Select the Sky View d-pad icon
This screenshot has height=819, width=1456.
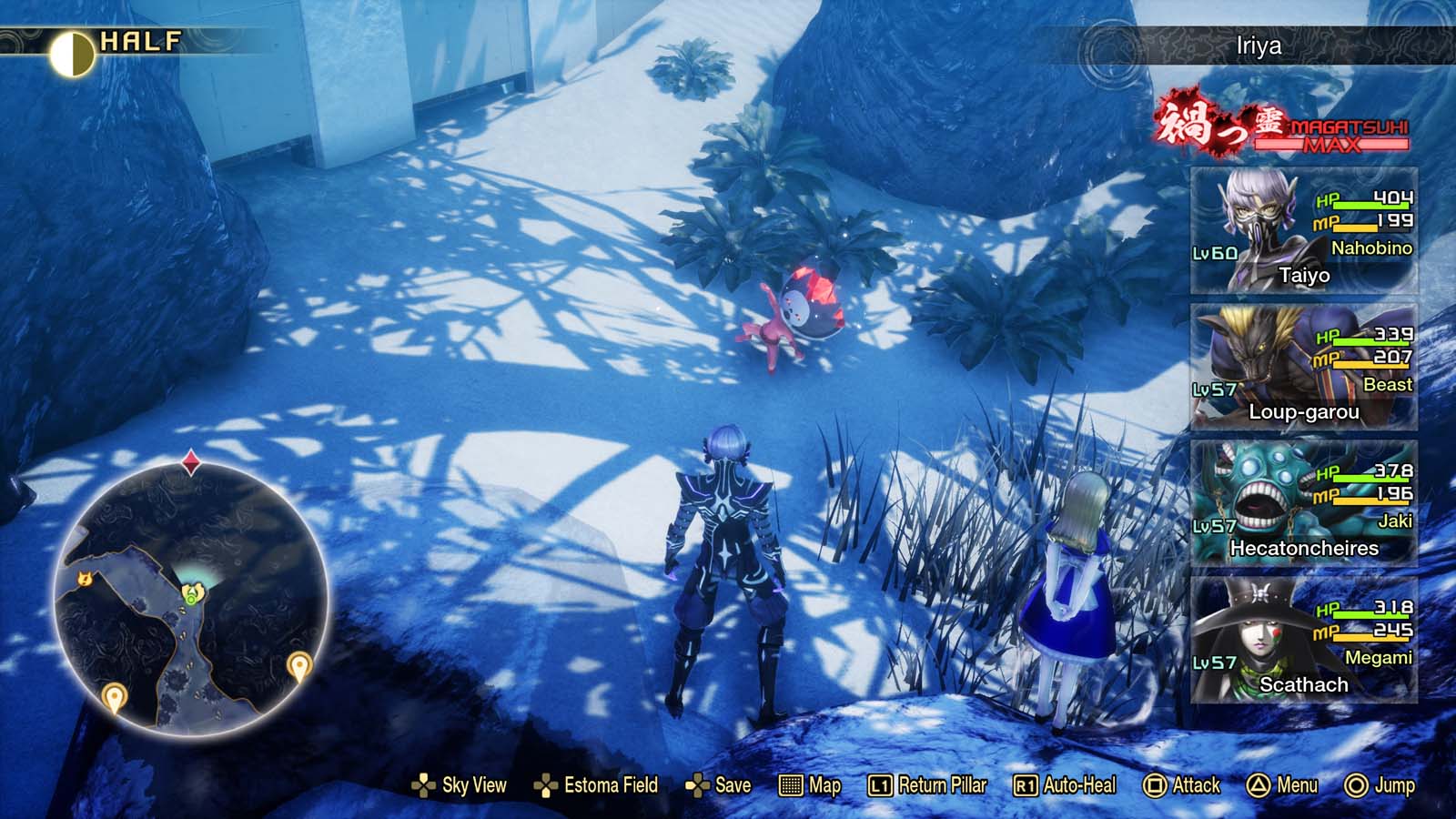pos(422,784)
